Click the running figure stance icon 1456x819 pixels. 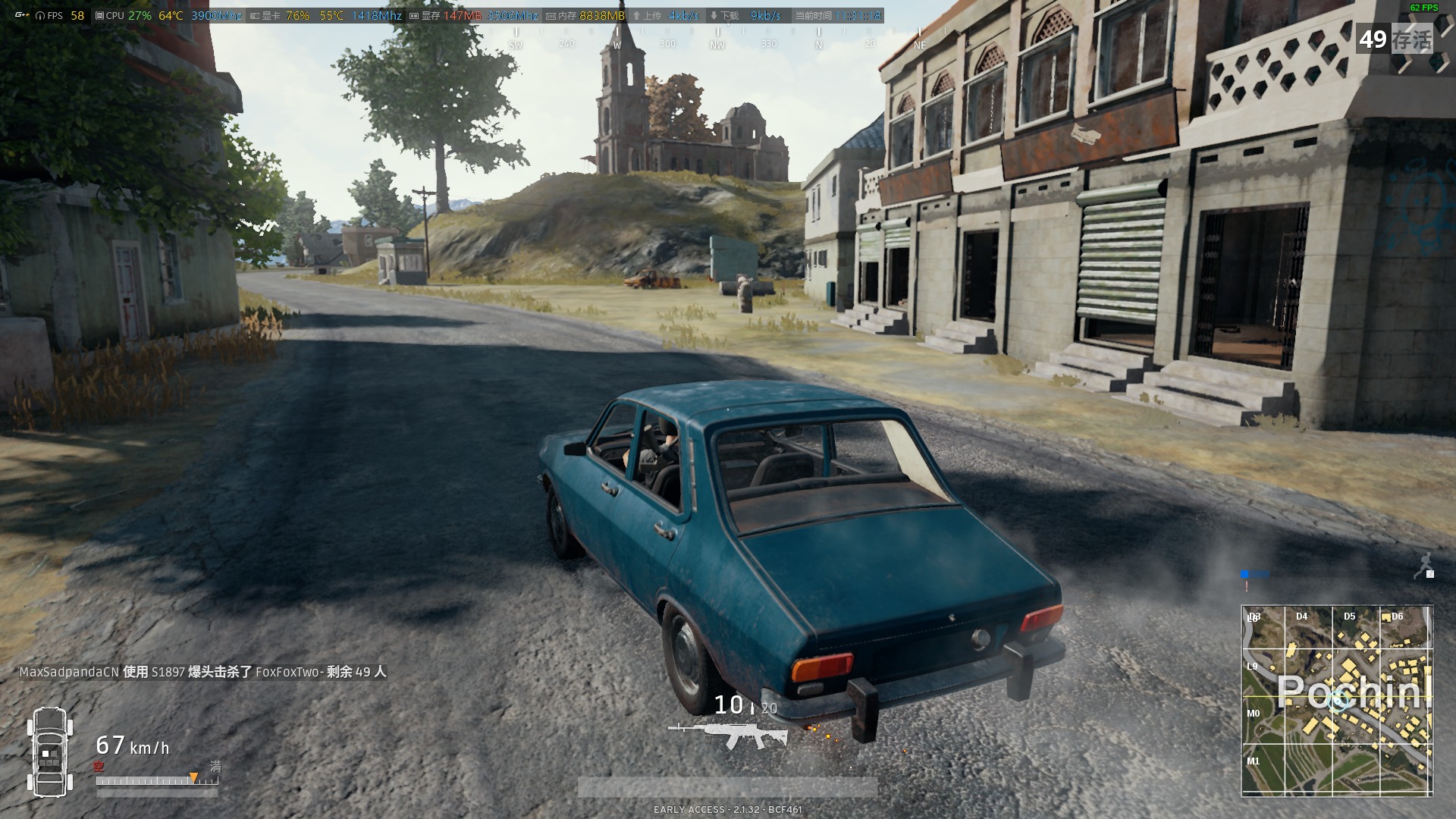[x=1423, y=565]
